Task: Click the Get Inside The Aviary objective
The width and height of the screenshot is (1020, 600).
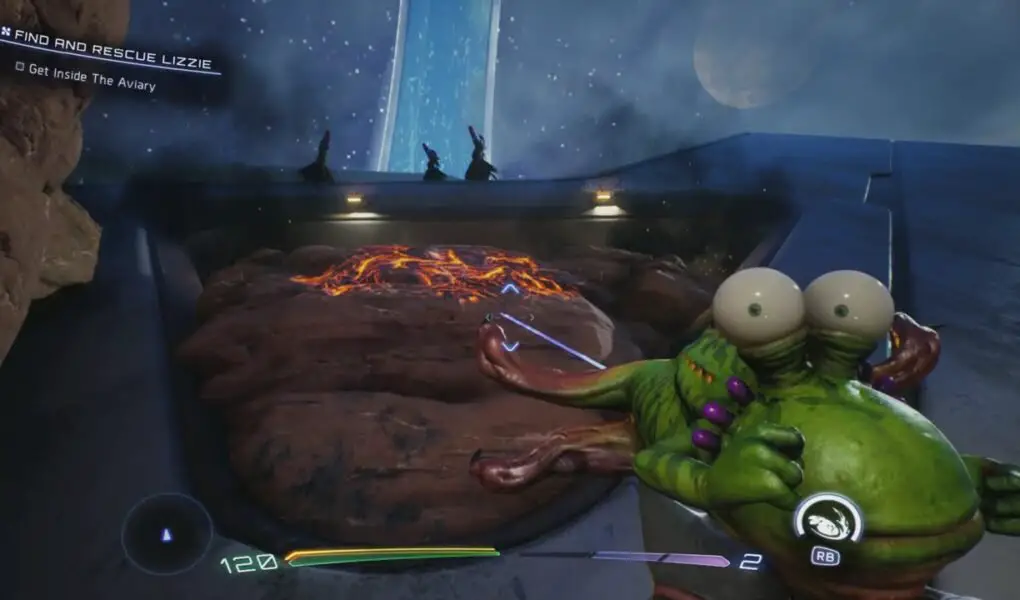Action: click(92, 77)
